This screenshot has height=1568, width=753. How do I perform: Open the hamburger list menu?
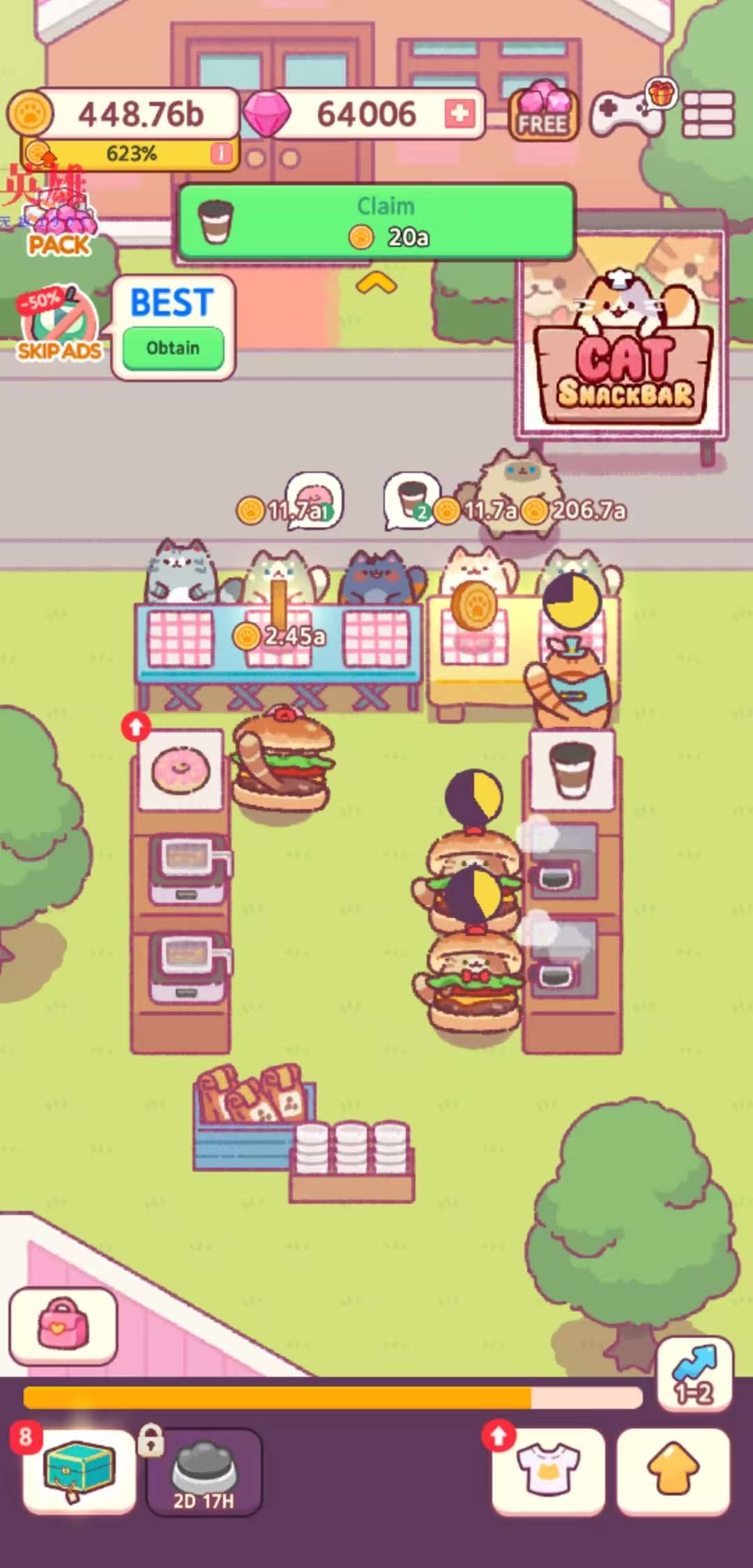click(x=708, y=114)
